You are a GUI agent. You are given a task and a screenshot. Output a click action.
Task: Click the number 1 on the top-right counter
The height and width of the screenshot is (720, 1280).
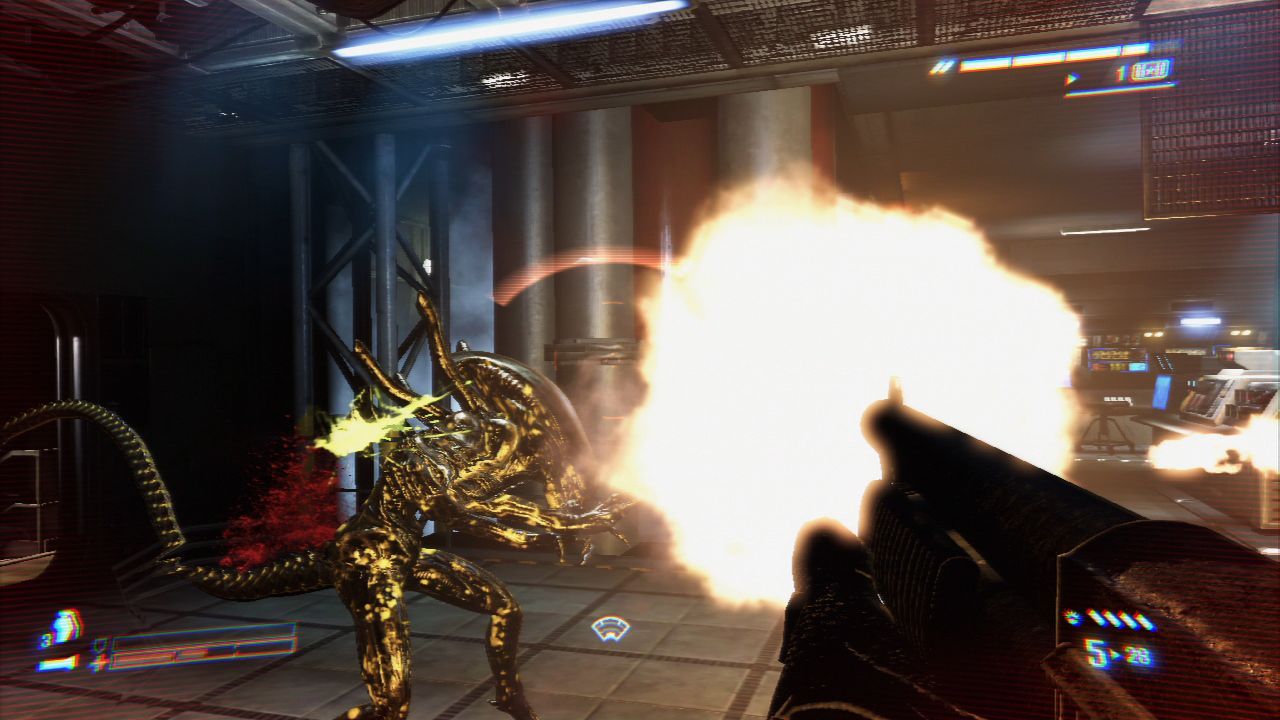1120,72
